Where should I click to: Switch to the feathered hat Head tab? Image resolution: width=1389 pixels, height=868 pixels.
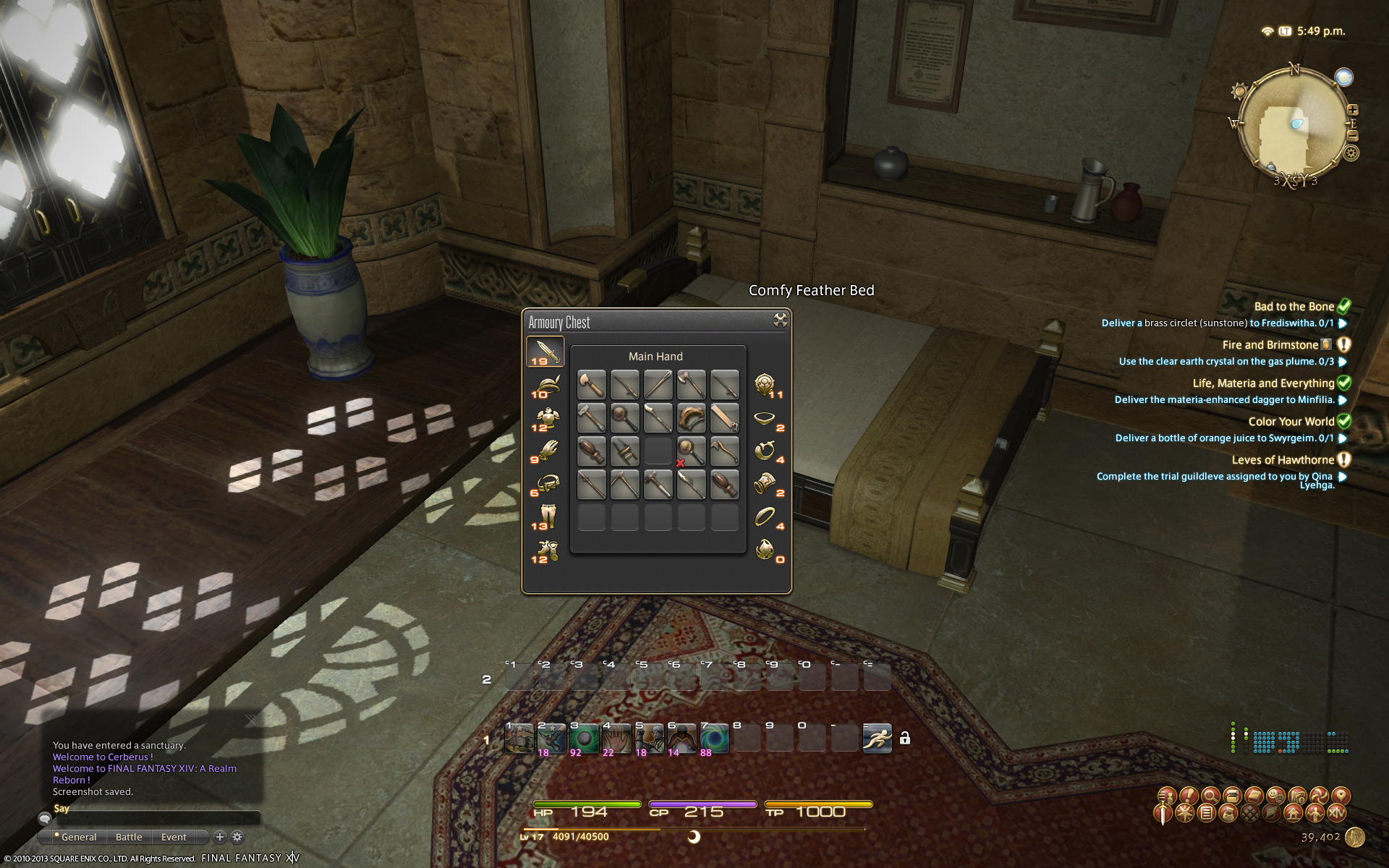click(x=547, y=386)
